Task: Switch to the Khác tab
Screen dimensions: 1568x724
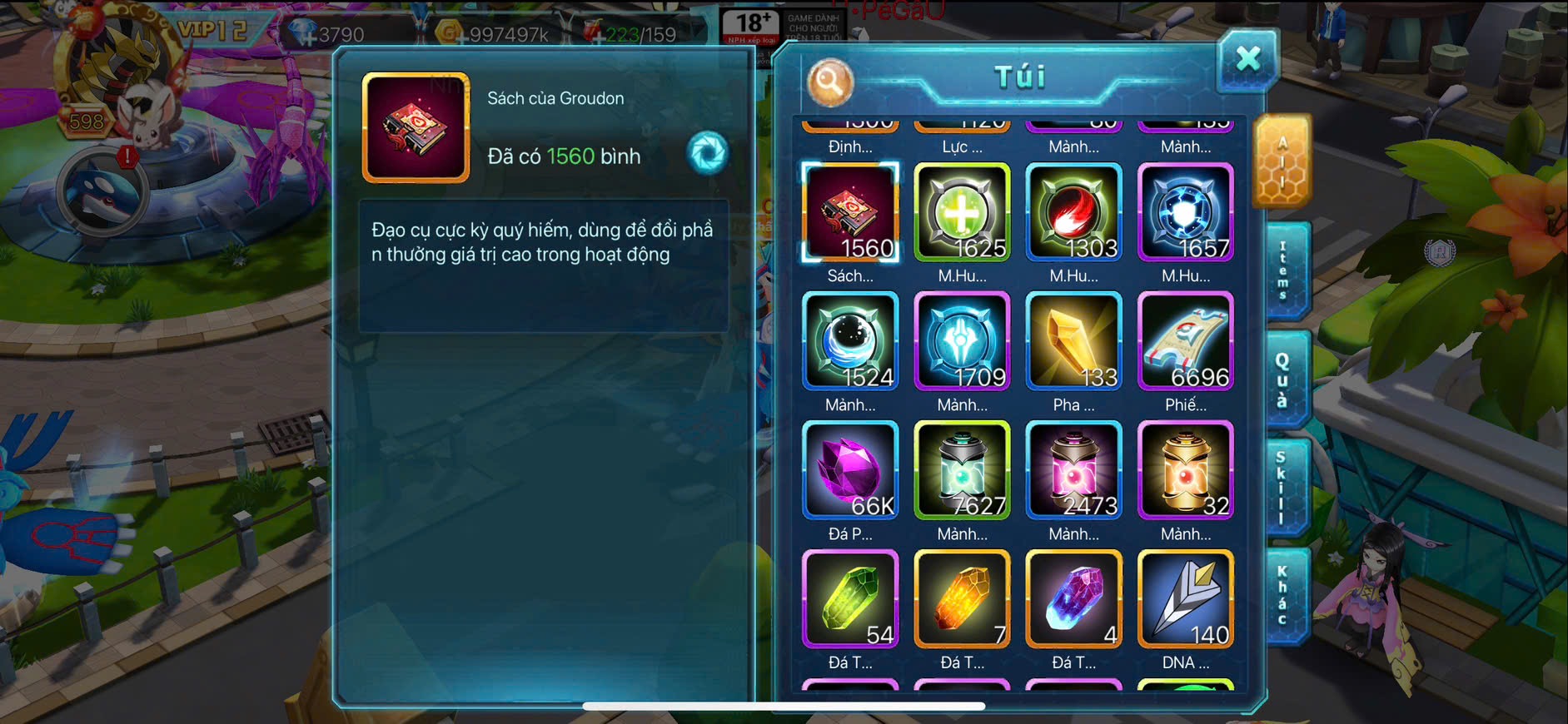Action: click(1283, 596)
